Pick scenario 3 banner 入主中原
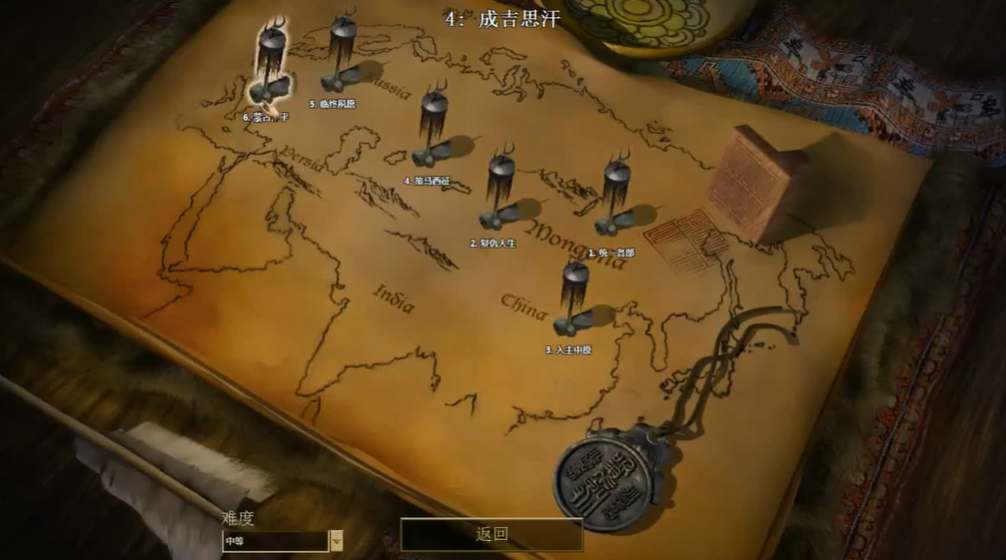 point(575,296)
